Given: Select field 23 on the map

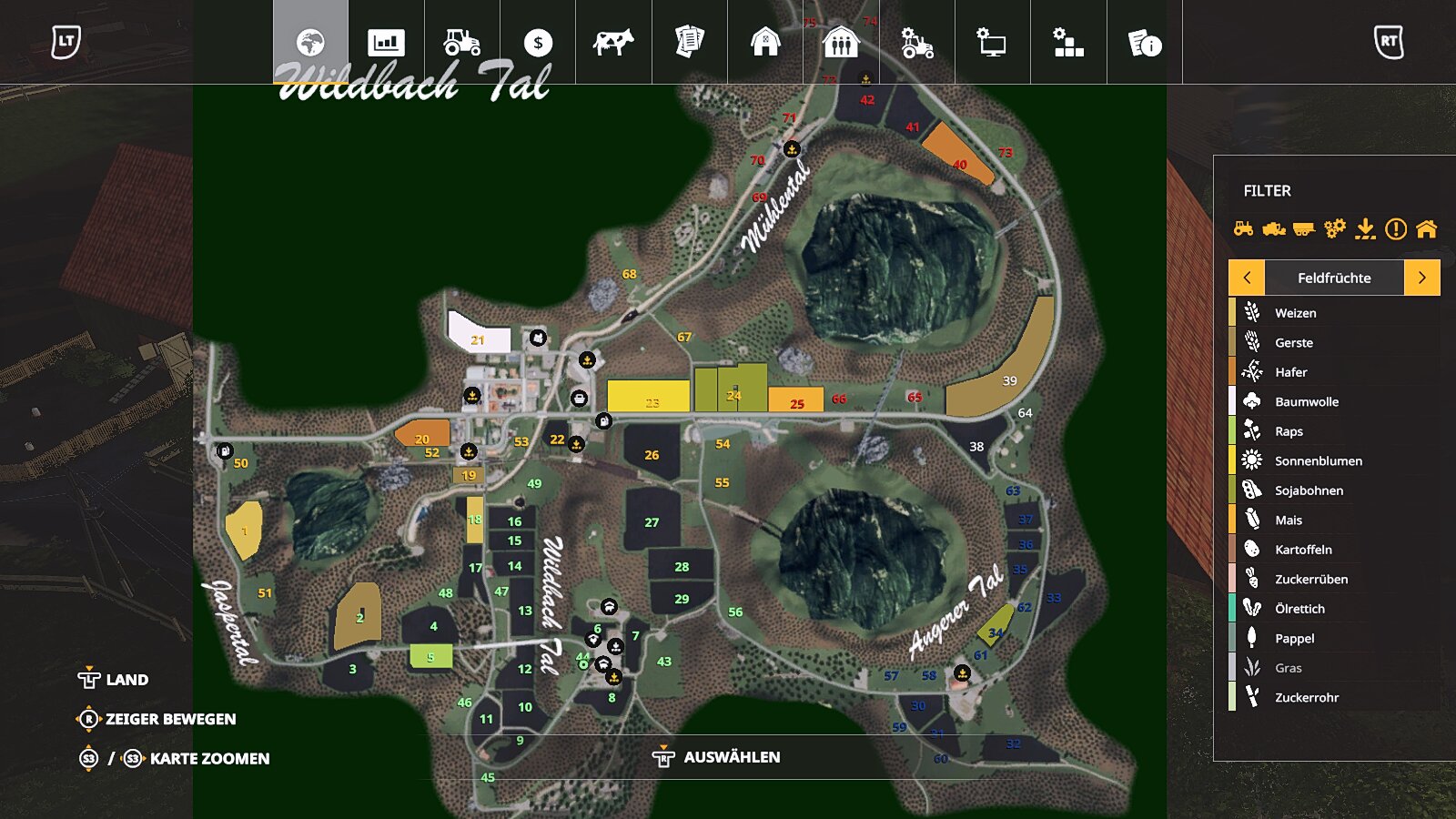Looking at the screenshot, I should [648, 397].
